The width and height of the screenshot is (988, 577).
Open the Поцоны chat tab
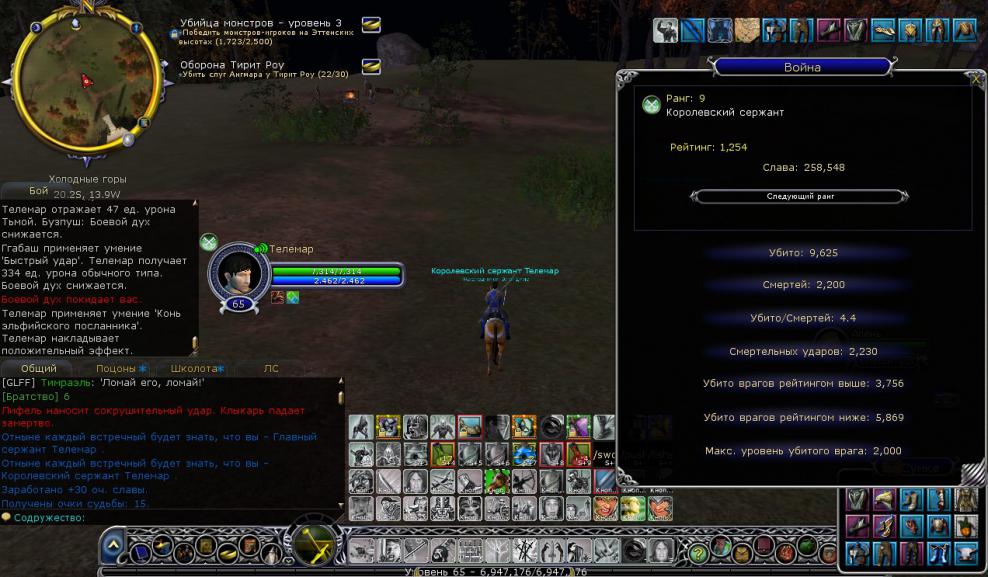pos(116,369)
